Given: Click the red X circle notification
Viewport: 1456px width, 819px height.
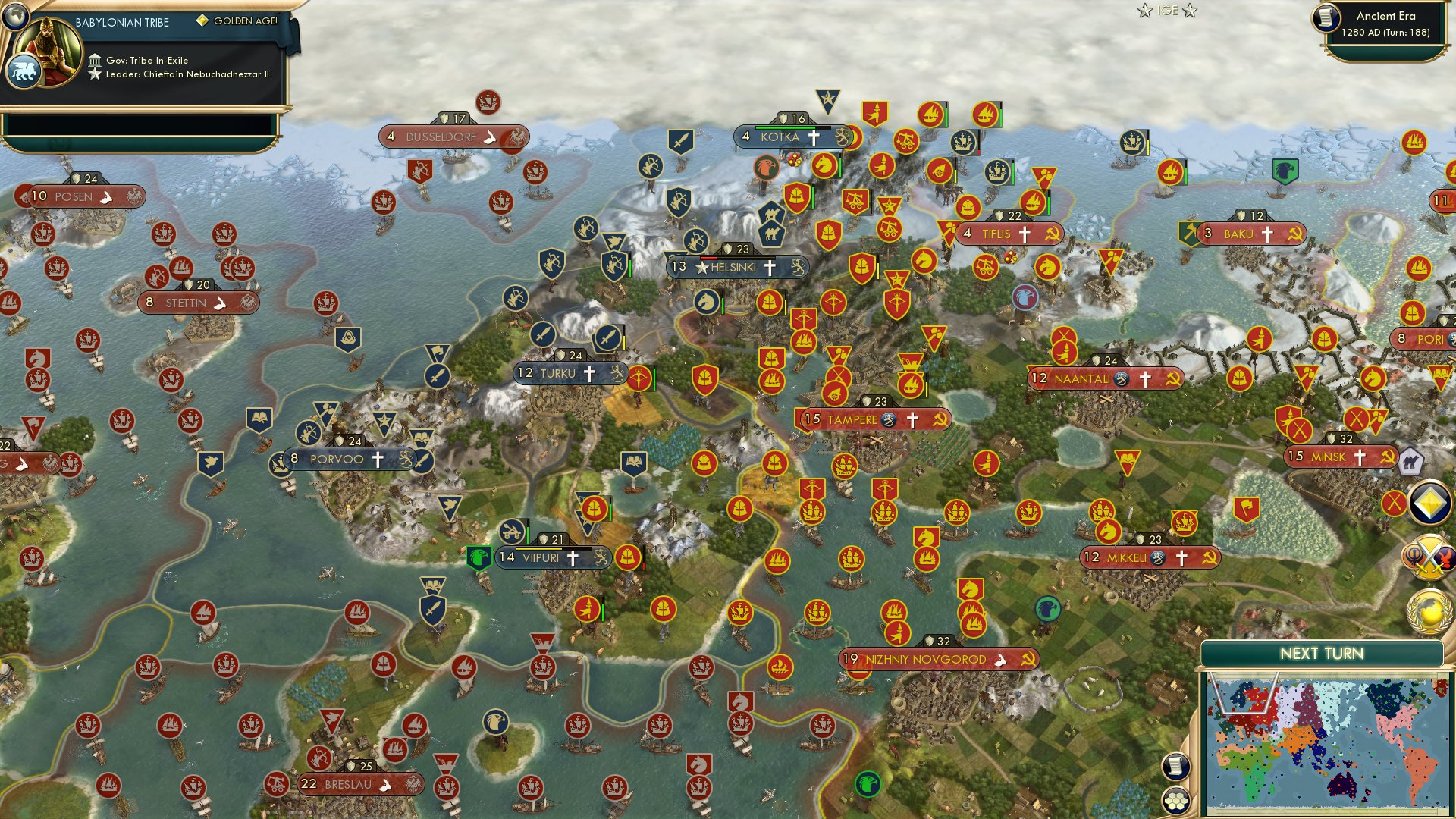Looking at the screenshot, I should 1395,503.
